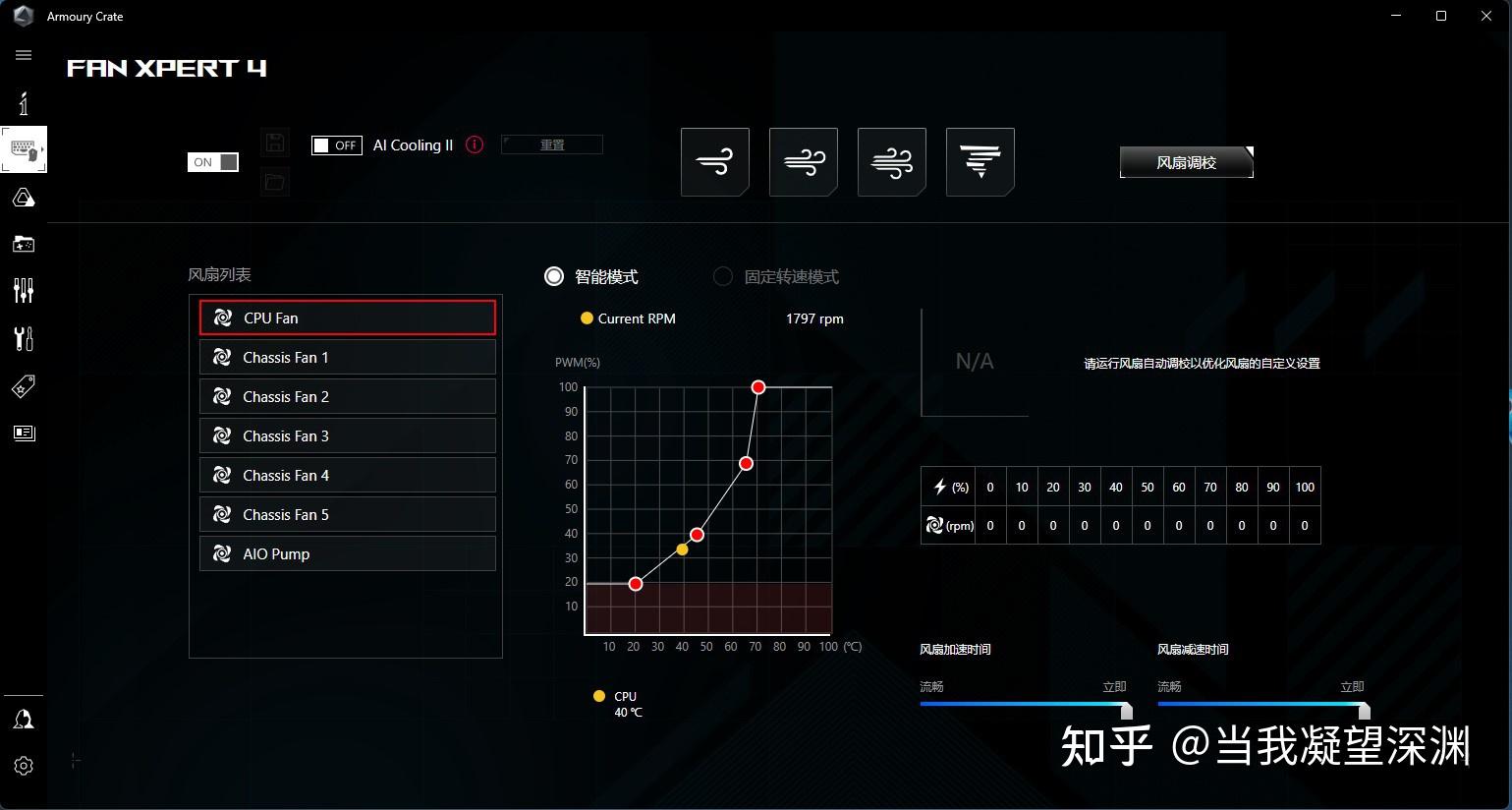Open the load profile folder icon
This screenshot has width=1512, height=810.
click(275, 182)
